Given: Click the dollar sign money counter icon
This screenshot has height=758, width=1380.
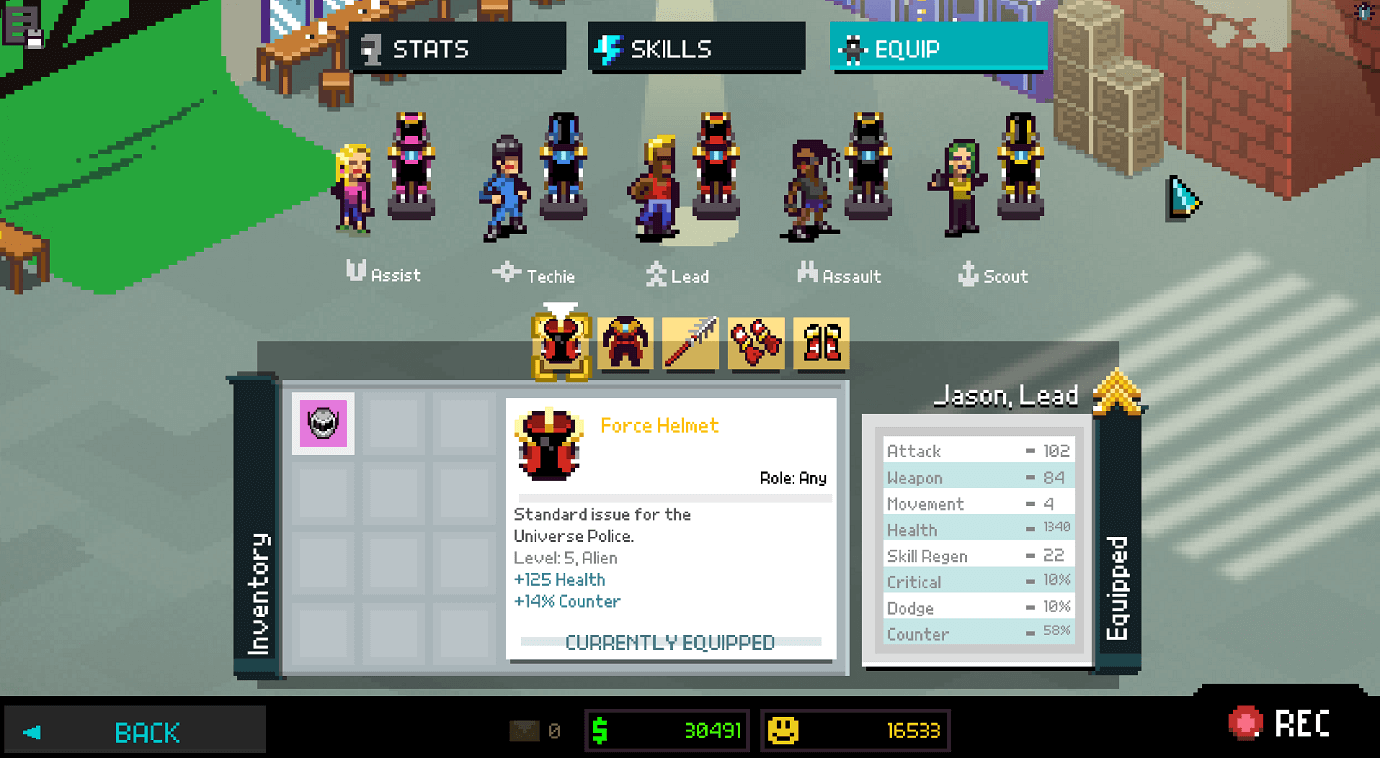Looking at the screenshot, I should tap(600, 730).
